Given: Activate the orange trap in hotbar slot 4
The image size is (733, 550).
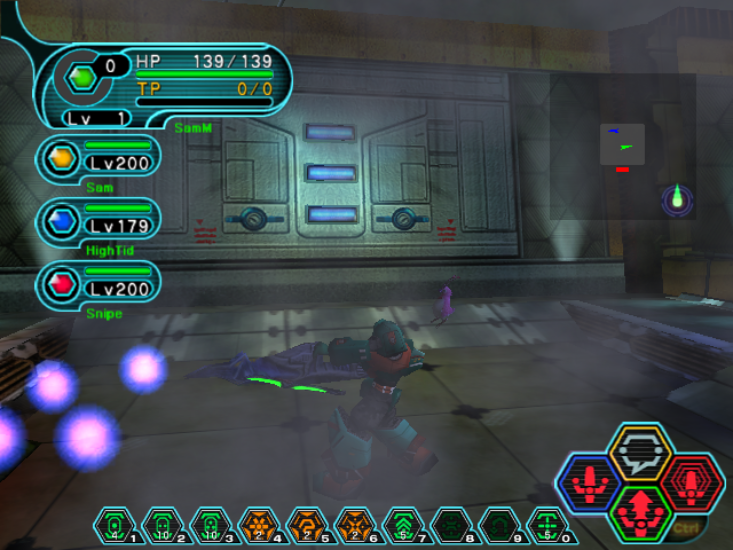Looking at the screenshot, I should coord(258,524).
